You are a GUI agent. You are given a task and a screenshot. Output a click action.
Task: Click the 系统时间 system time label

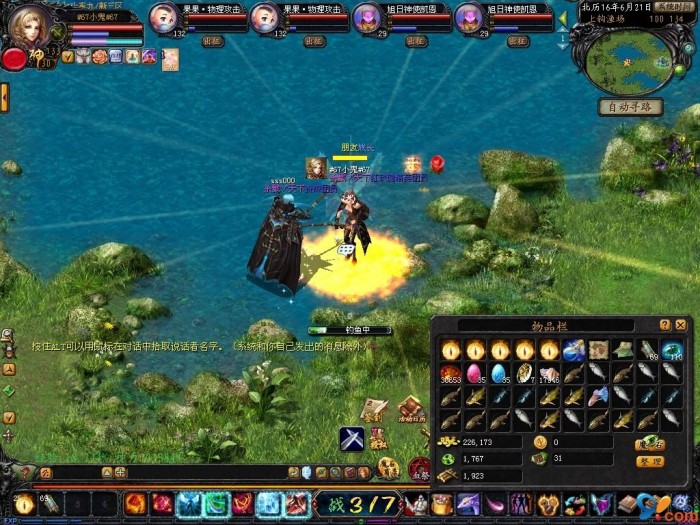(x=679, y=7)
